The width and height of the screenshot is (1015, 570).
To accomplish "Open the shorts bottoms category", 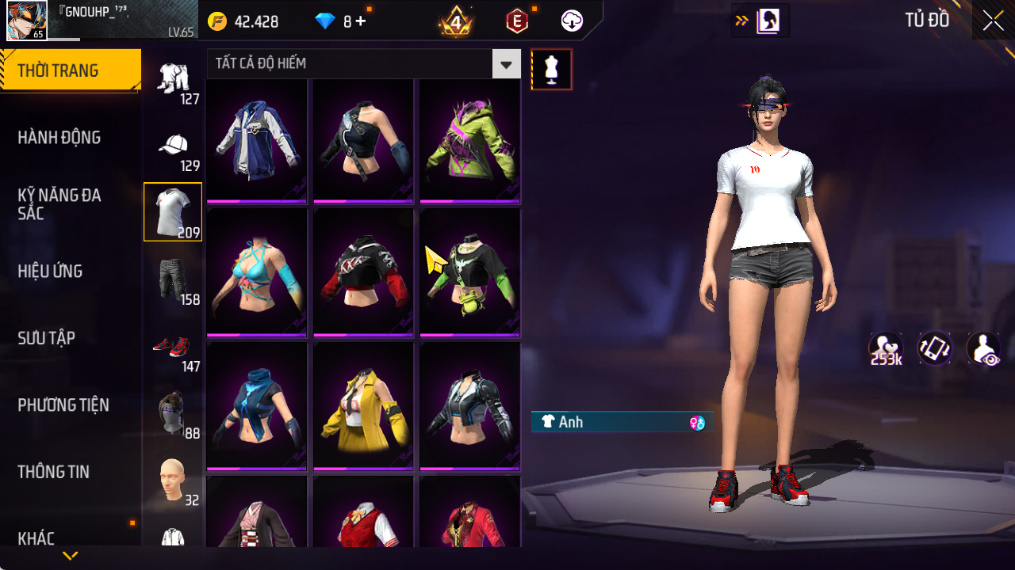I will (172, 279).
